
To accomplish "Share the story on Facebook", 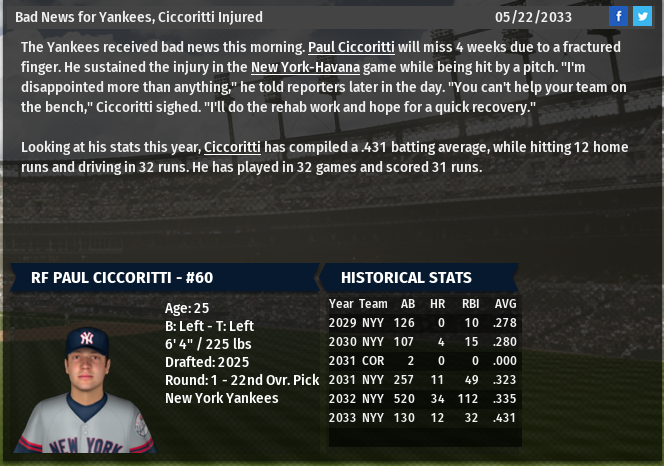I will click(619, 16).
